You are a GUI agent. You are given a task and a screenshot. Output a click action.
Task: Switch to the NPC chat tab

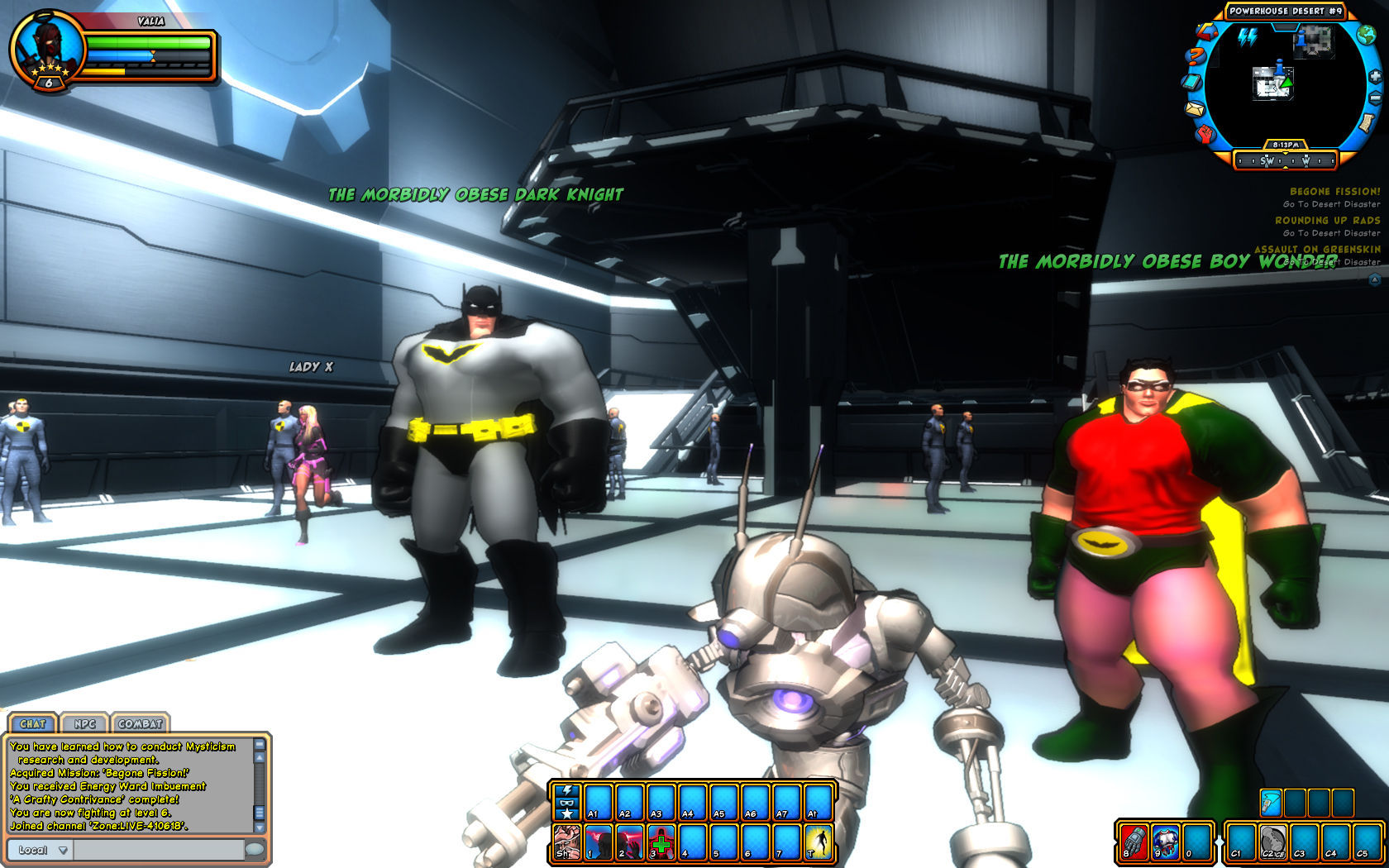pyautogui.click(x=84, y=723)
